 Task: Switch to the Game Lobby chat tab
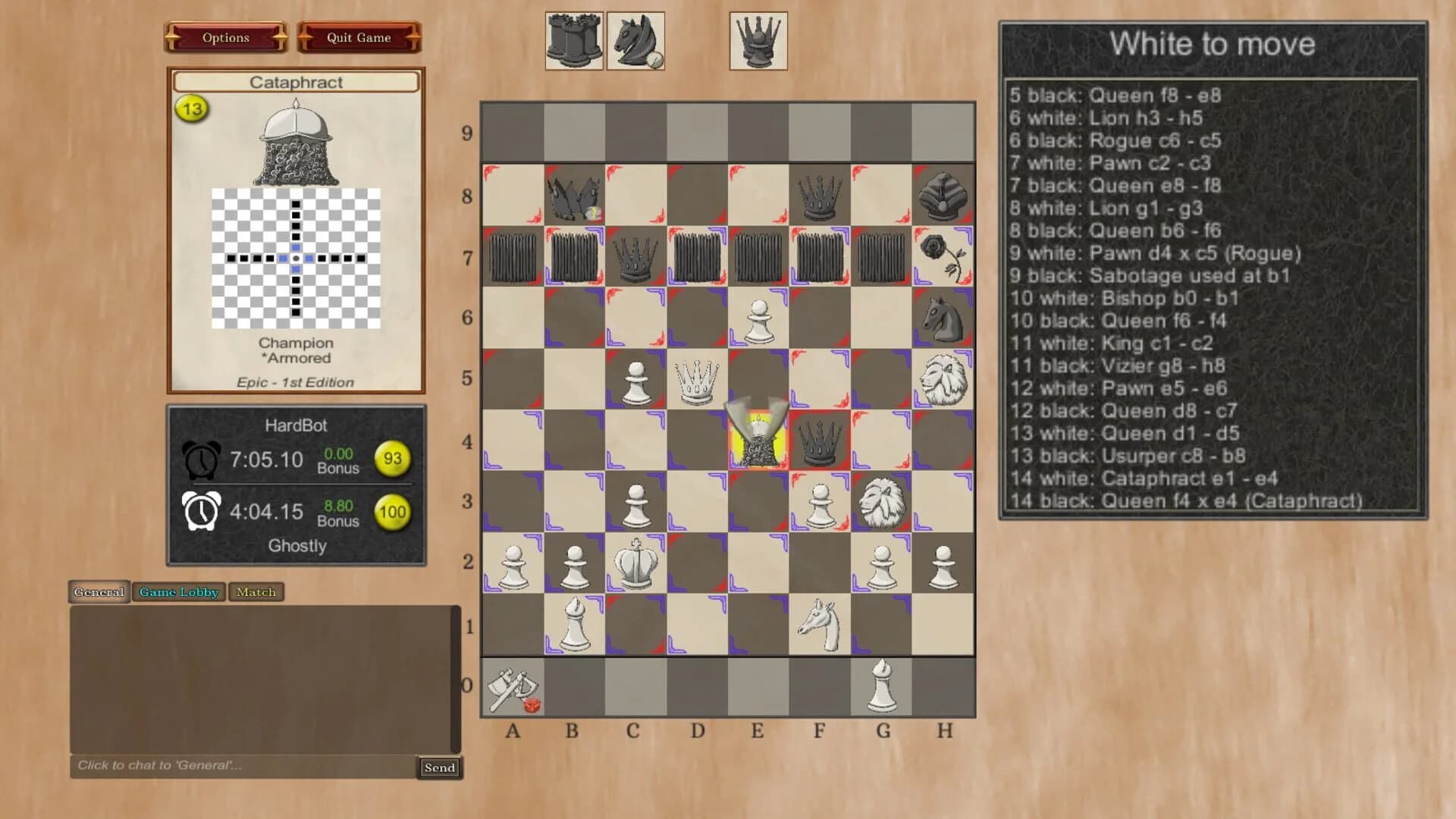point(178,592)
